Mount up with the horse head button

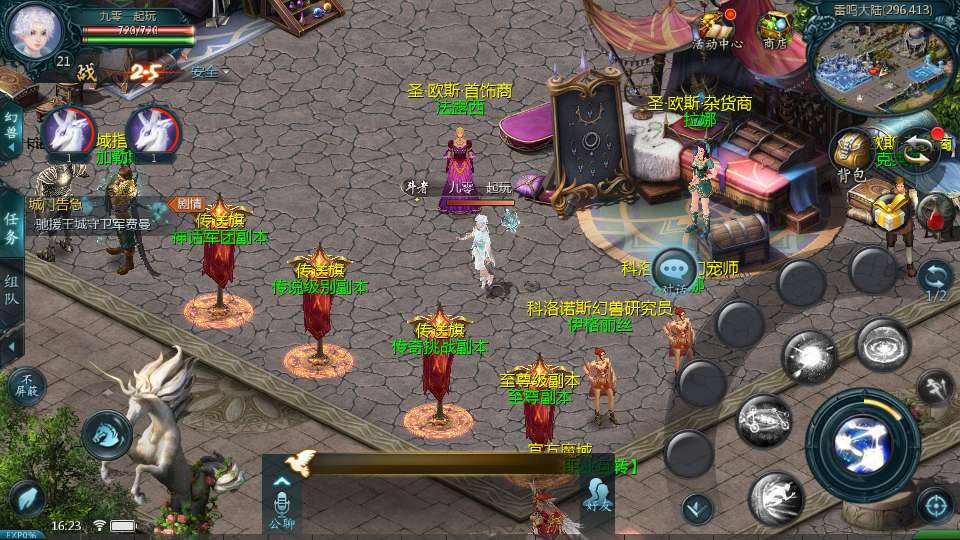106,434
